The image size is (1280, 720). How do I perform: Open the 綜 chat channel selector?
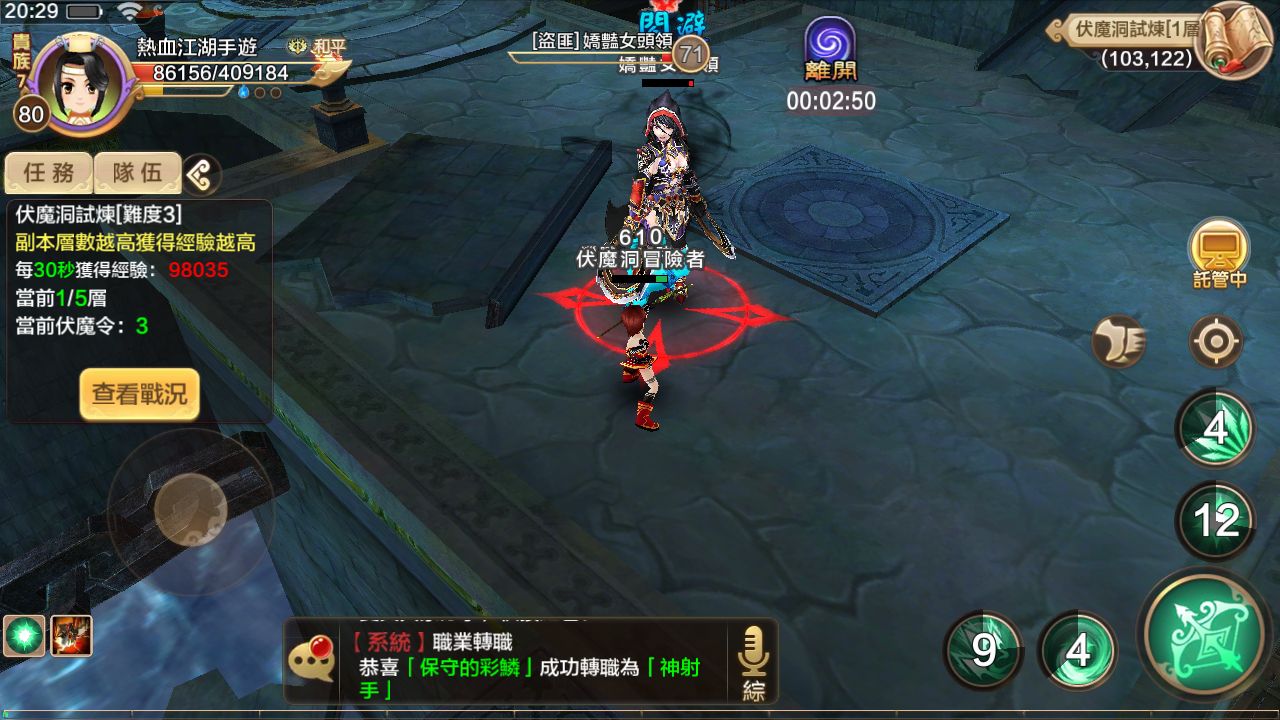pyautogui.click(x=755, y=689)
